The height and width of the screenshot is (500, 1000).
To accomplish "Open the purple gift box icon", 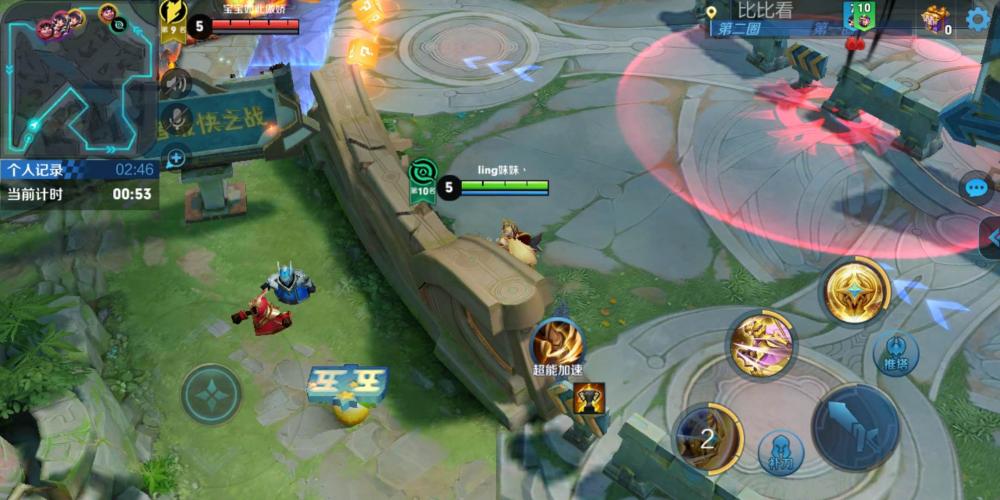I will 935,18.
